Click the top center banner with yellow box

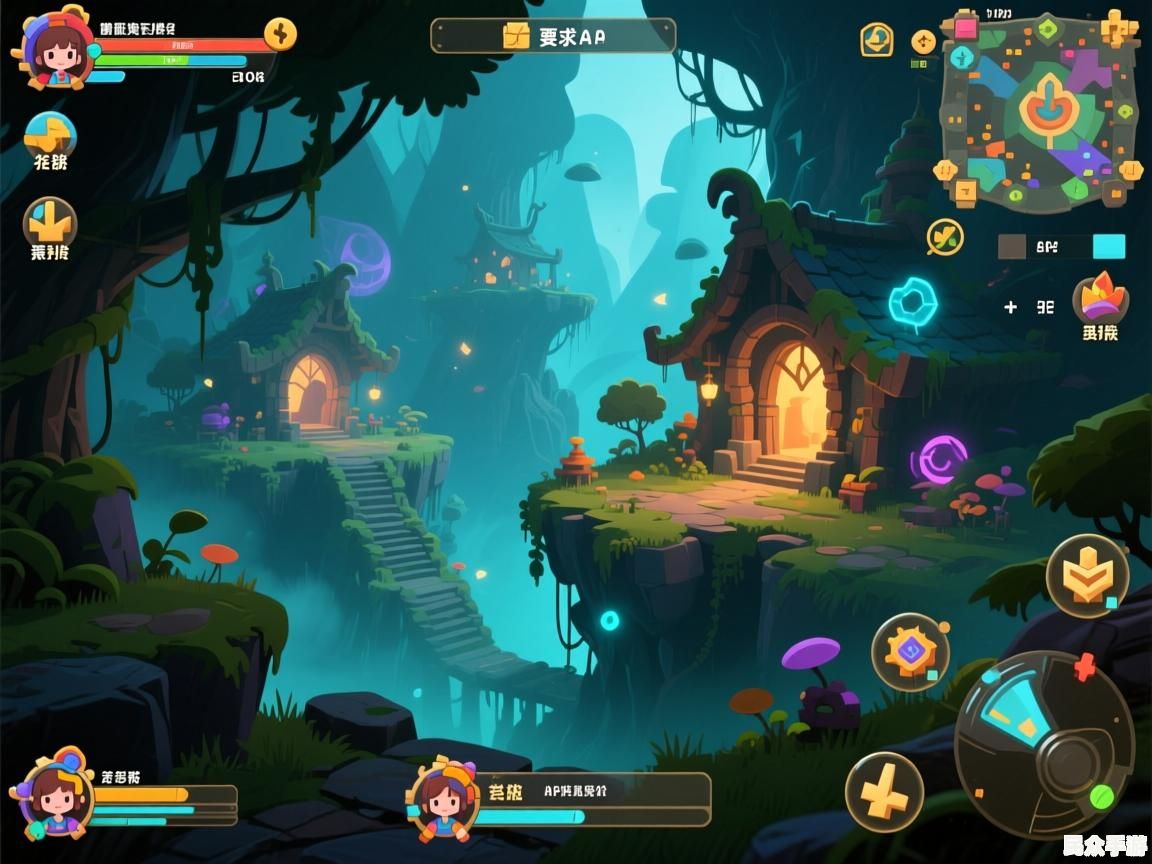tap(553, 36)
